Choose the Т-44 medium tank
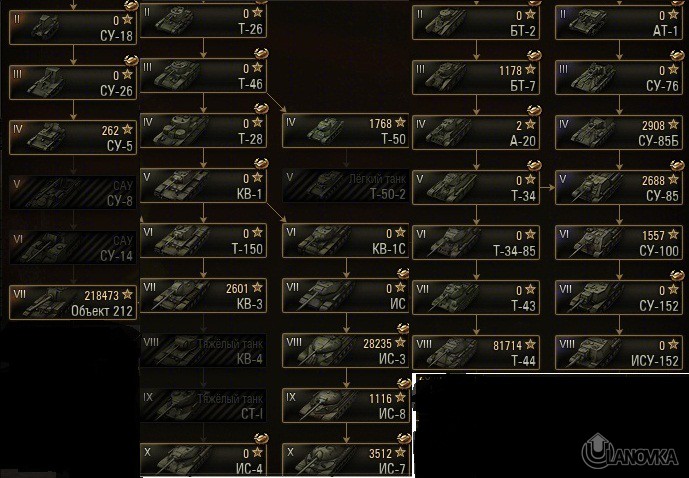Image resolution: width=689 pixels, height=478 pixels. point(477,350)
